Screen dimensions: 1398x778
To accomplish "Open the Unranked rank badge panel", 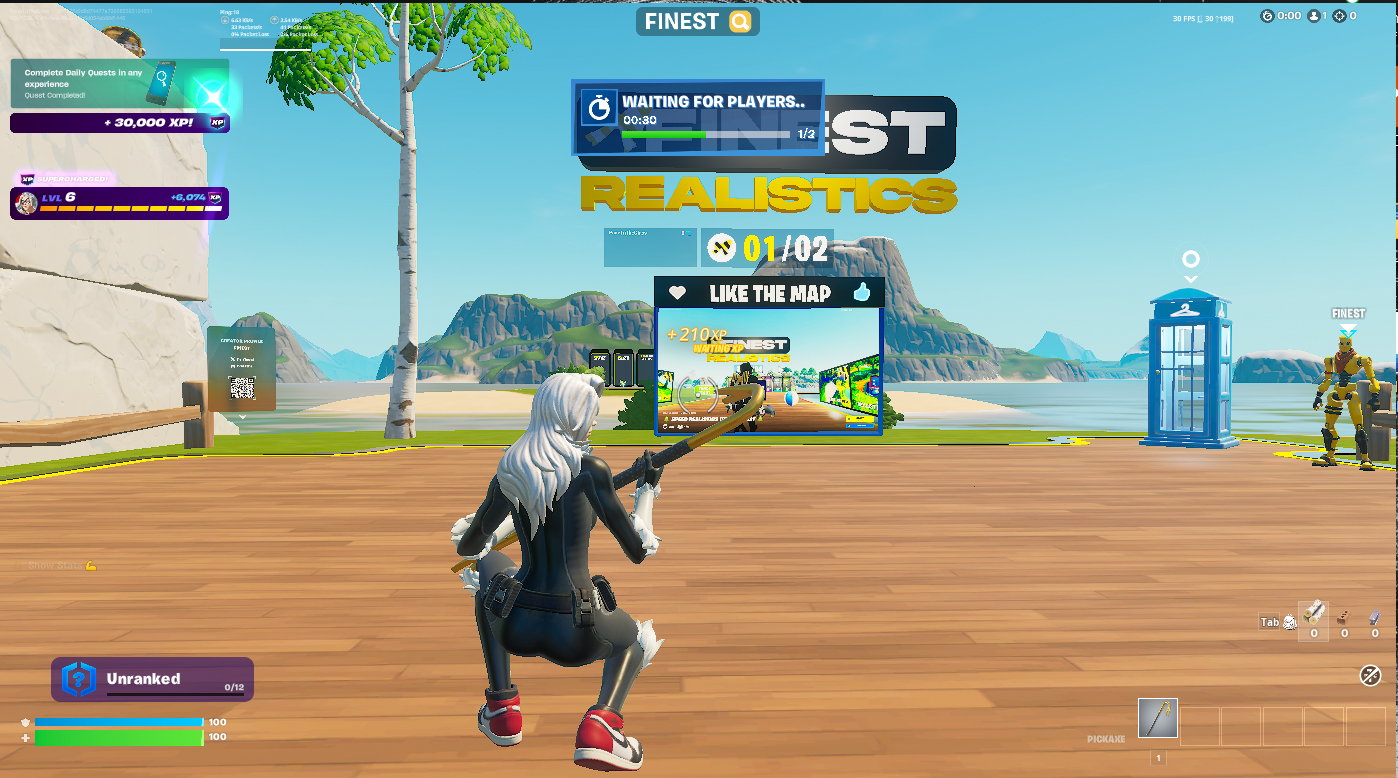I will point(152,680).
